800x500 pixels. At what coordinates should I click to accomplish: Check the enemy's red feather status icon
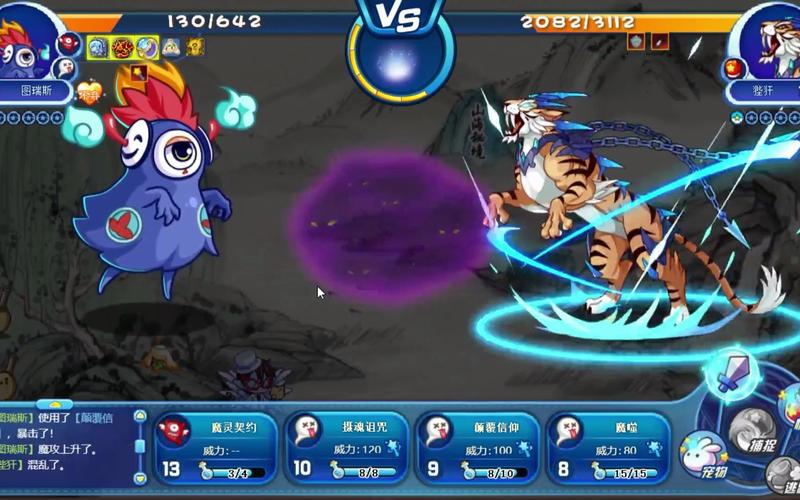pos(659,41)
